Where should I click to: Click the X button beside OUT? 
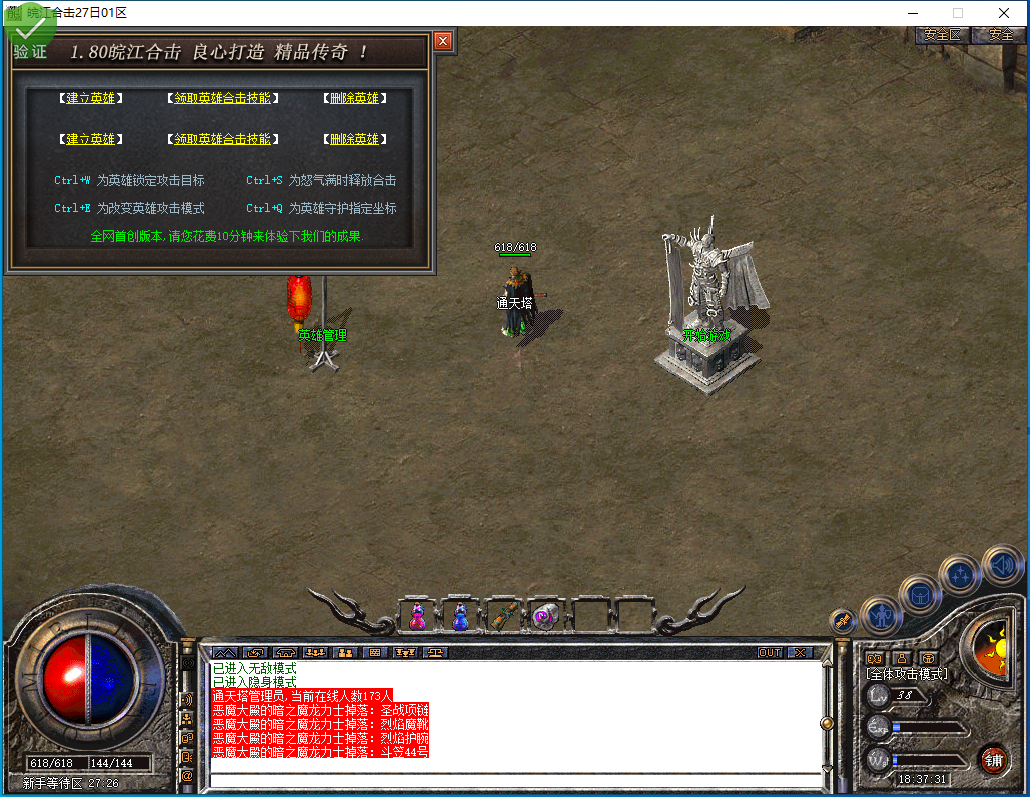click(x=799, y=652)
